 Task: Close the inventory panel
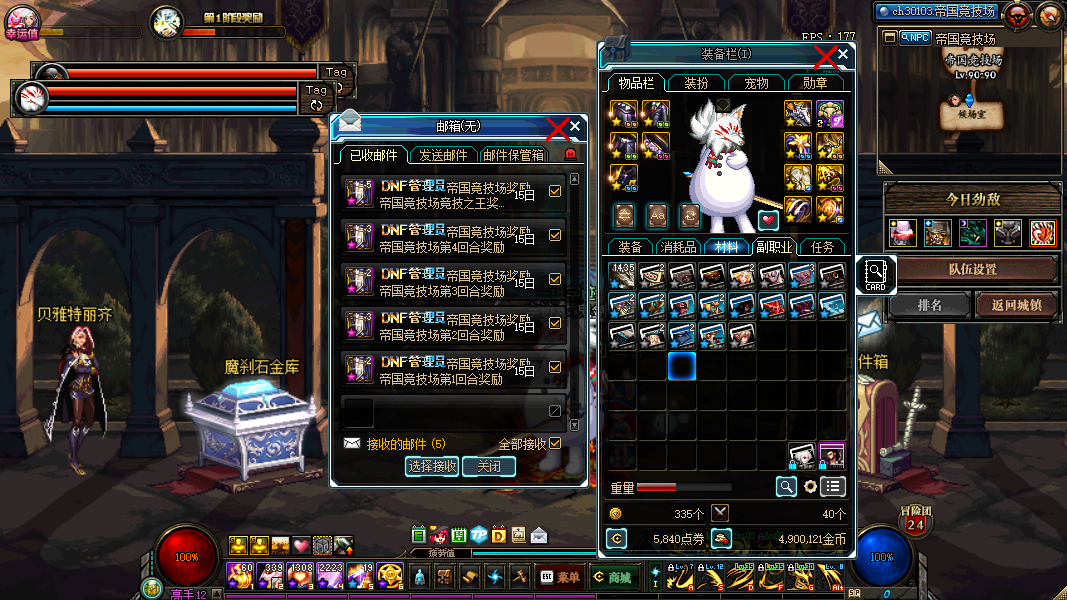pos(843,55)
